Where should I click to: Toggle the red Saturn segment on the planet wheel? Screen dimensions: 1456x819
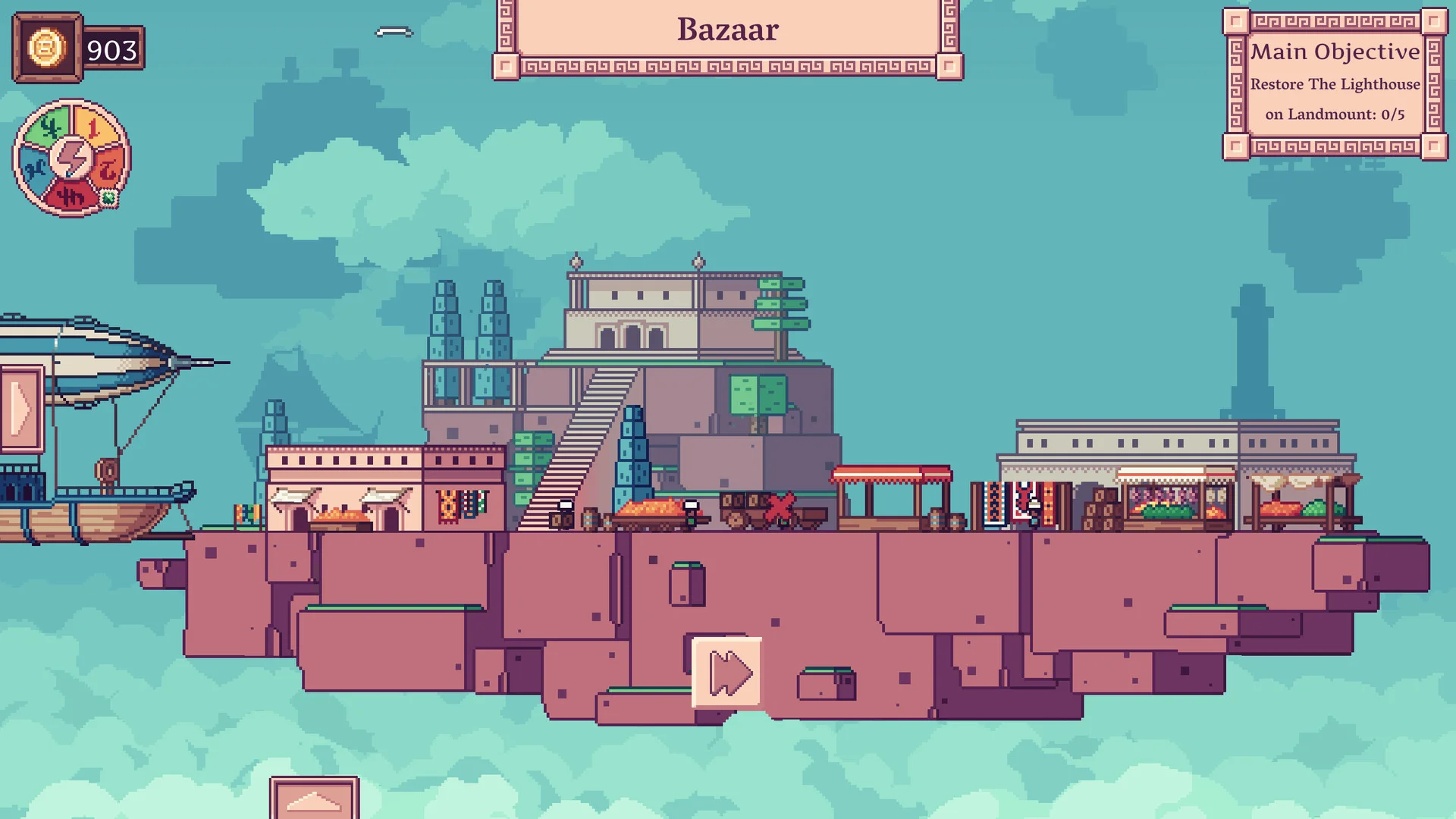tap(106, 167)
